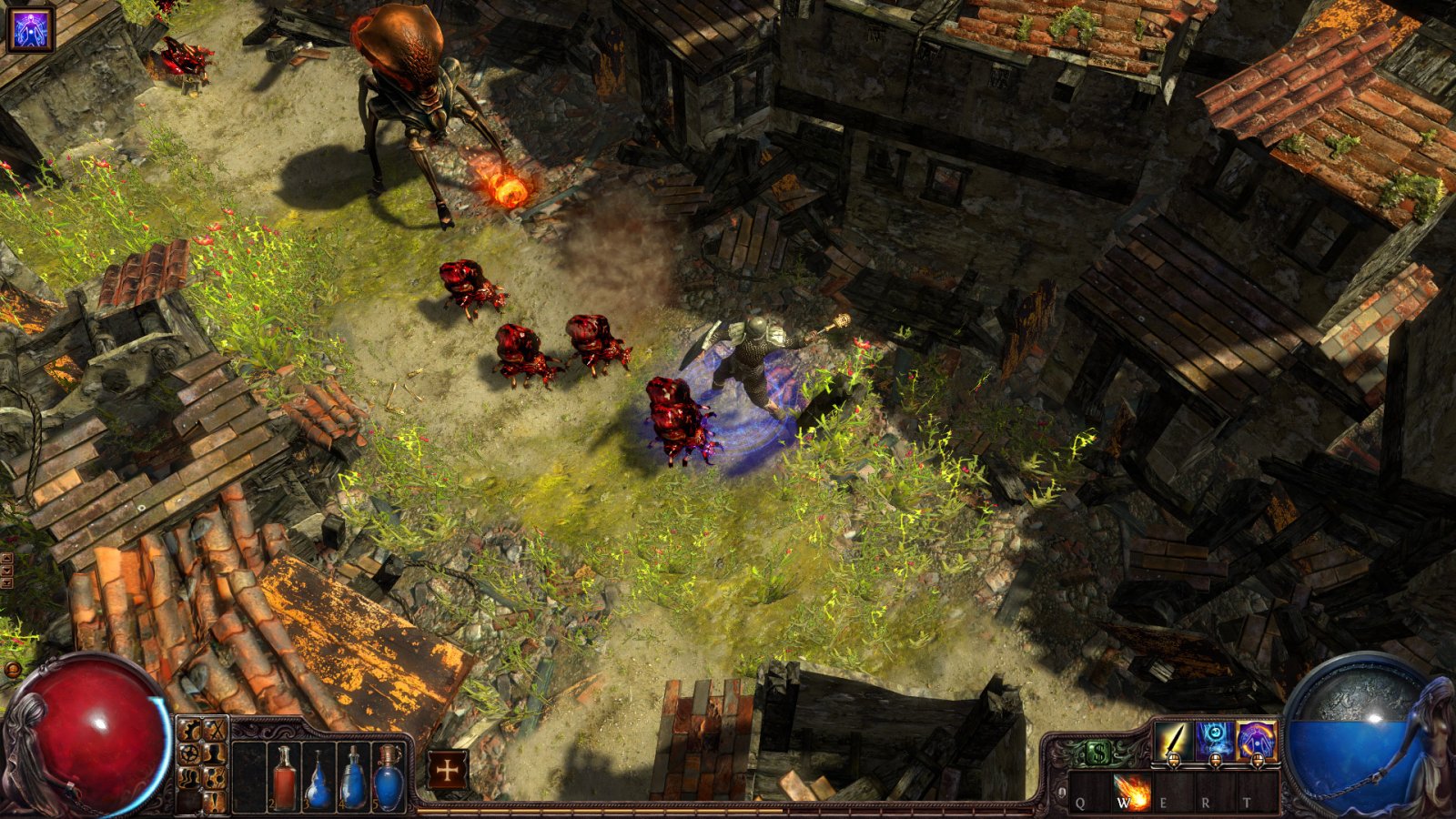Select the fire projectile skill bound to W
The height and width of the screenshot is (819, 1456).
[x=1132, y=790]
